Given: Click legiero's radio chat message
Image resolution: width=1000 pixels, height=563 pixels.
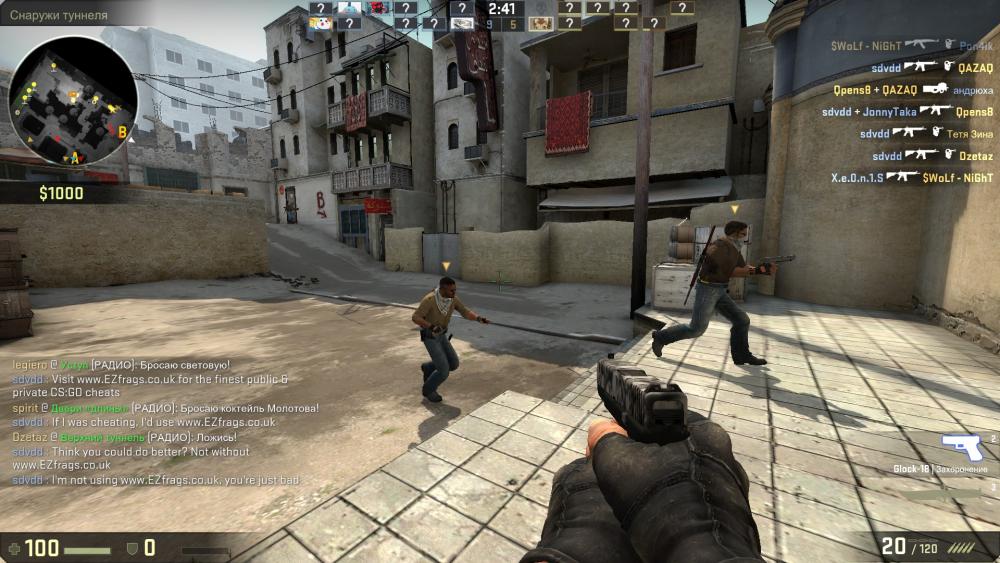Looking at the screenshot, I should click(121, 365).
